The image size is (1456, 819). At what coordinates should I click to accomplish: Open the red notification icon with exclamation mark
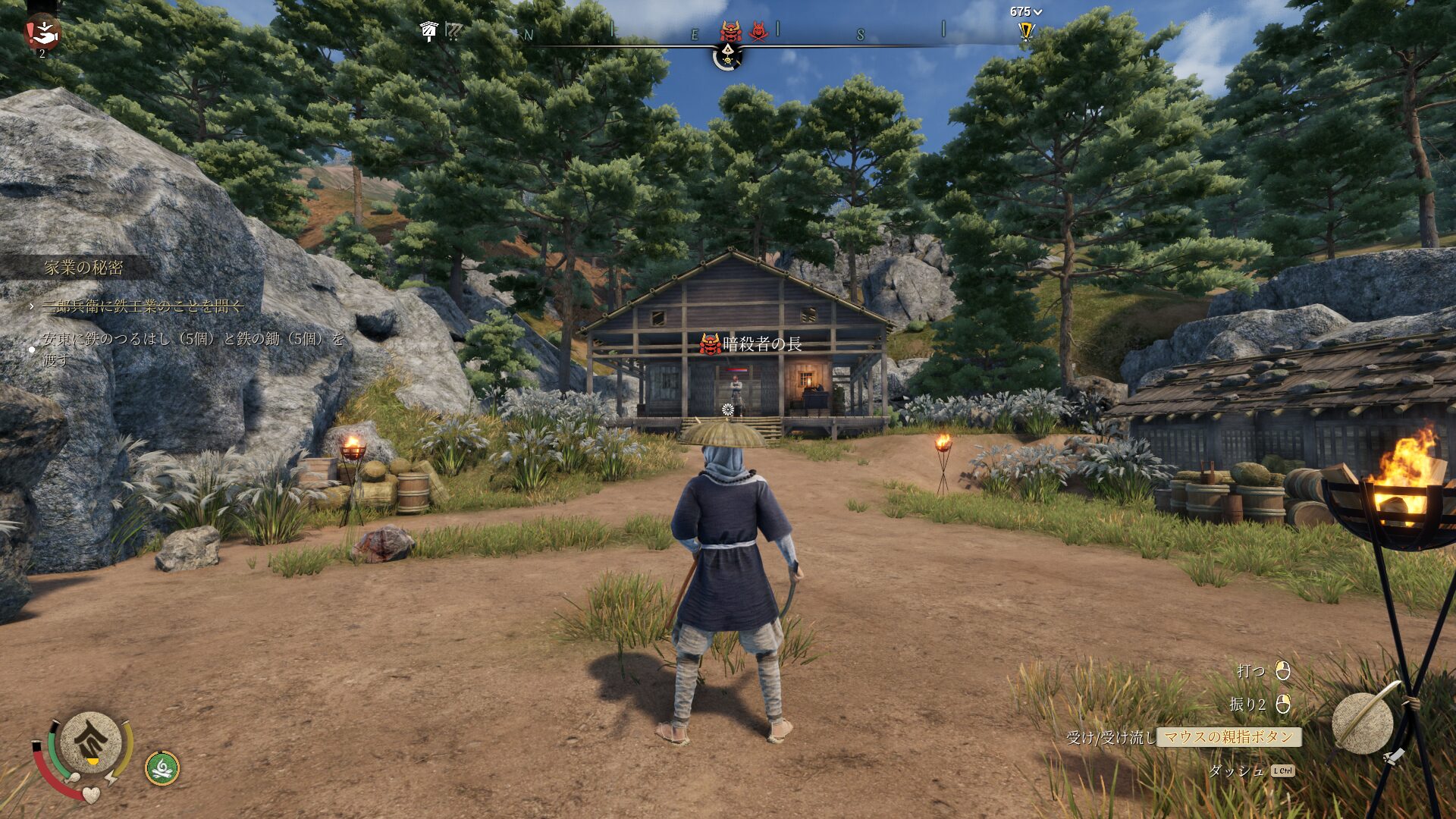tap(42, 31)
